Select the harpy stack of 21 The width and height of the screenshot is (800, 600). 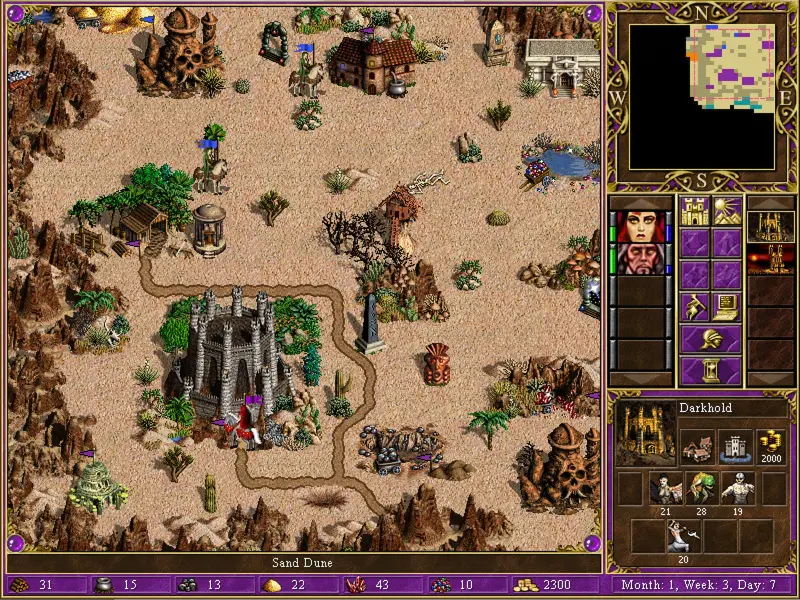click(x=666, y=489)
